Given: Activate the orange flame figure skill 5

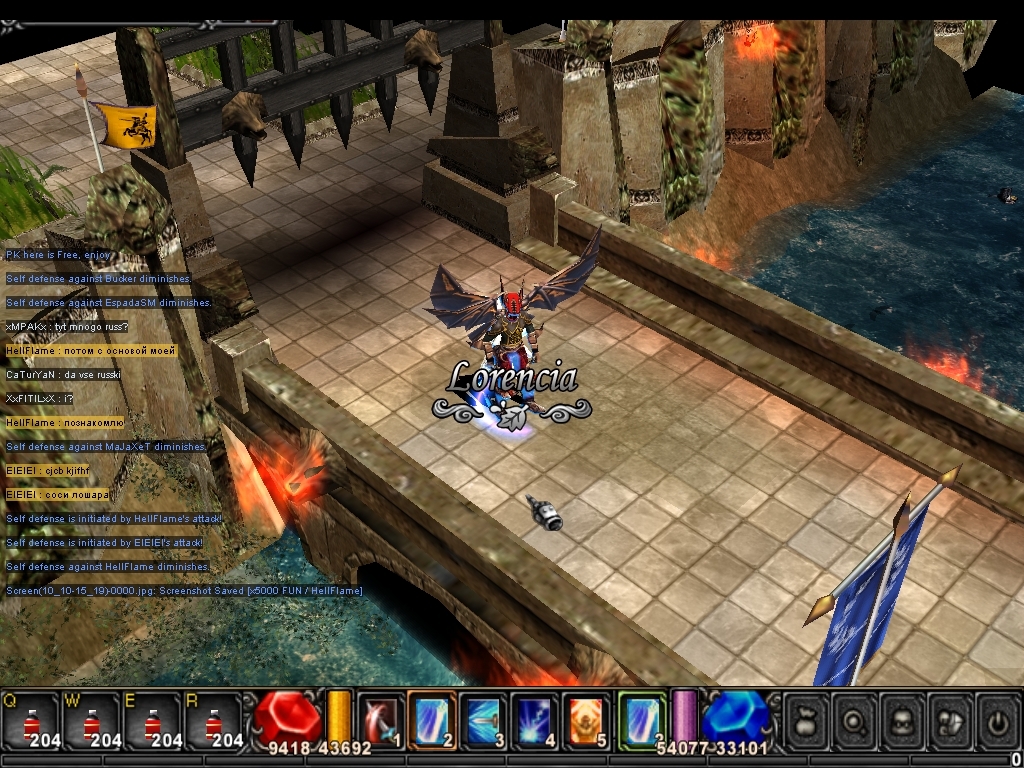Looking at the screenshot, I should [x=586, y=720].
